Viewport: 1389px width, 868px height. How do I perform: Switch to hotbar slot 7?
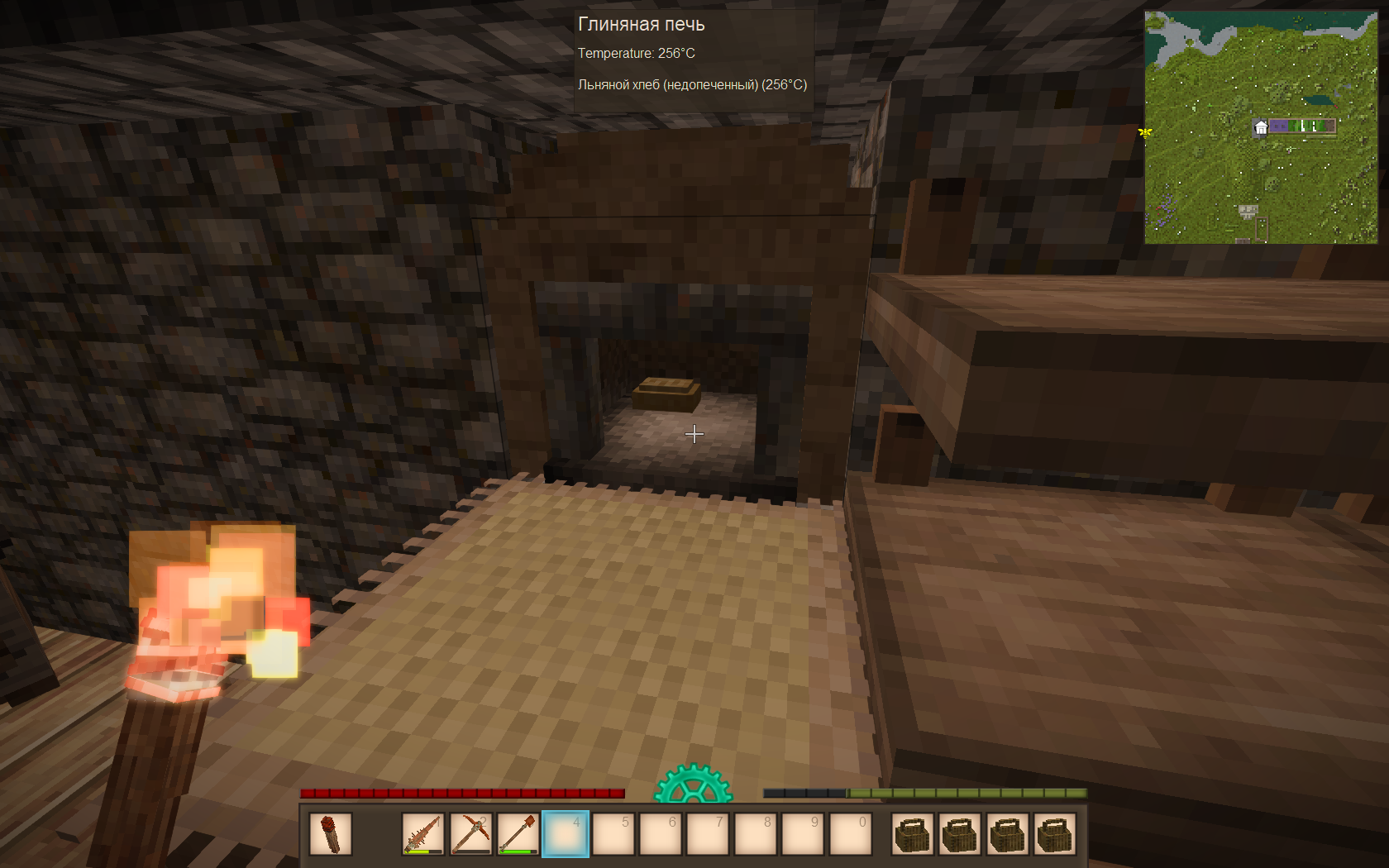pos(708,833)
